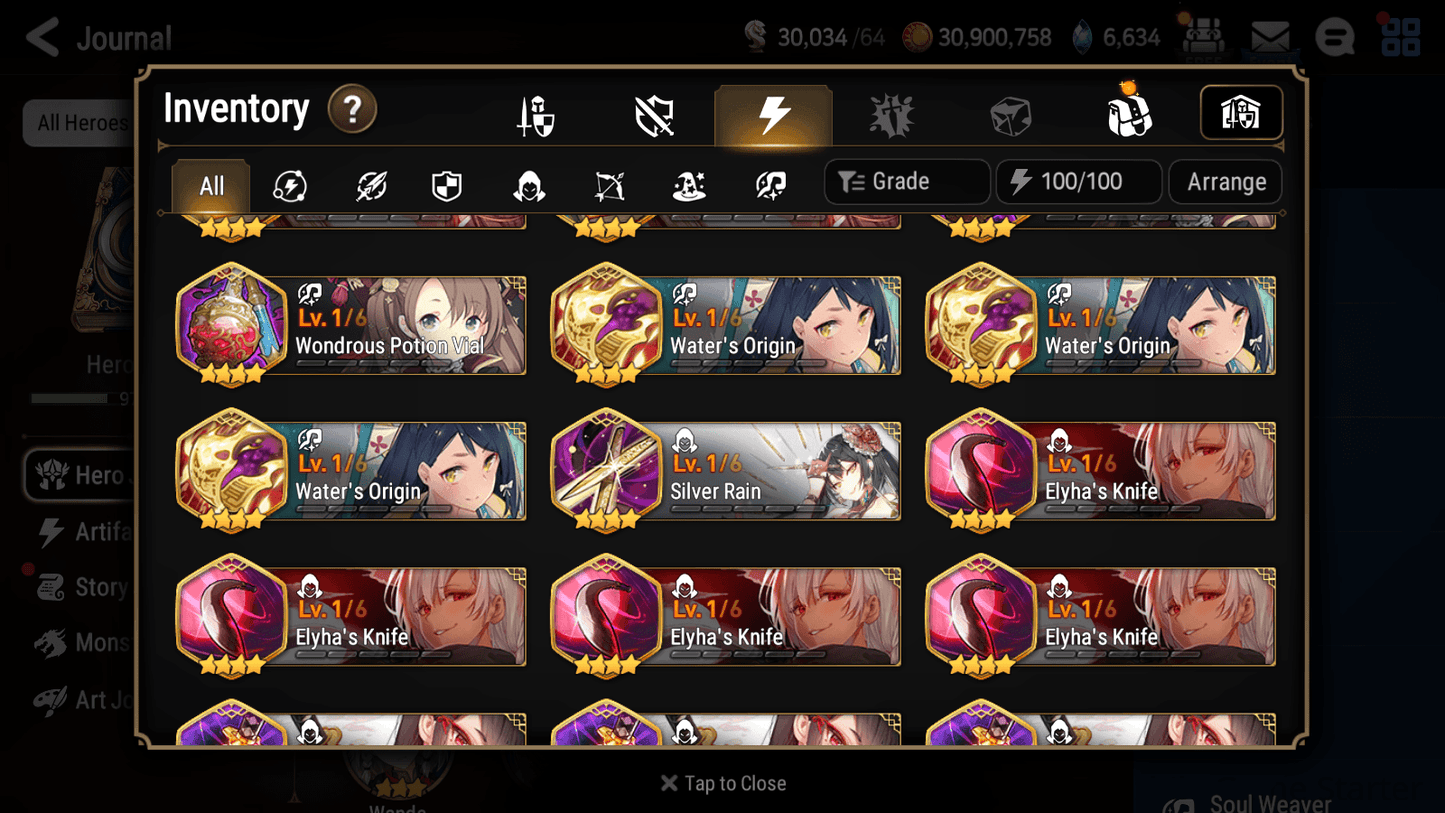This screenshot has width=1445, height=813.
Task: Select the Mage class artifact filter
Action: coord(688,182)
